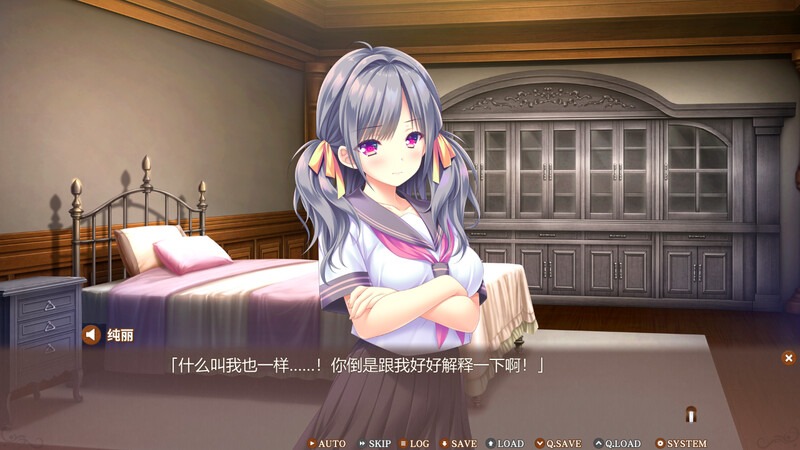Load the quick save with Q.LOAD
The width and height of the screenshot is (800, 450).
(x=617, y=443)
